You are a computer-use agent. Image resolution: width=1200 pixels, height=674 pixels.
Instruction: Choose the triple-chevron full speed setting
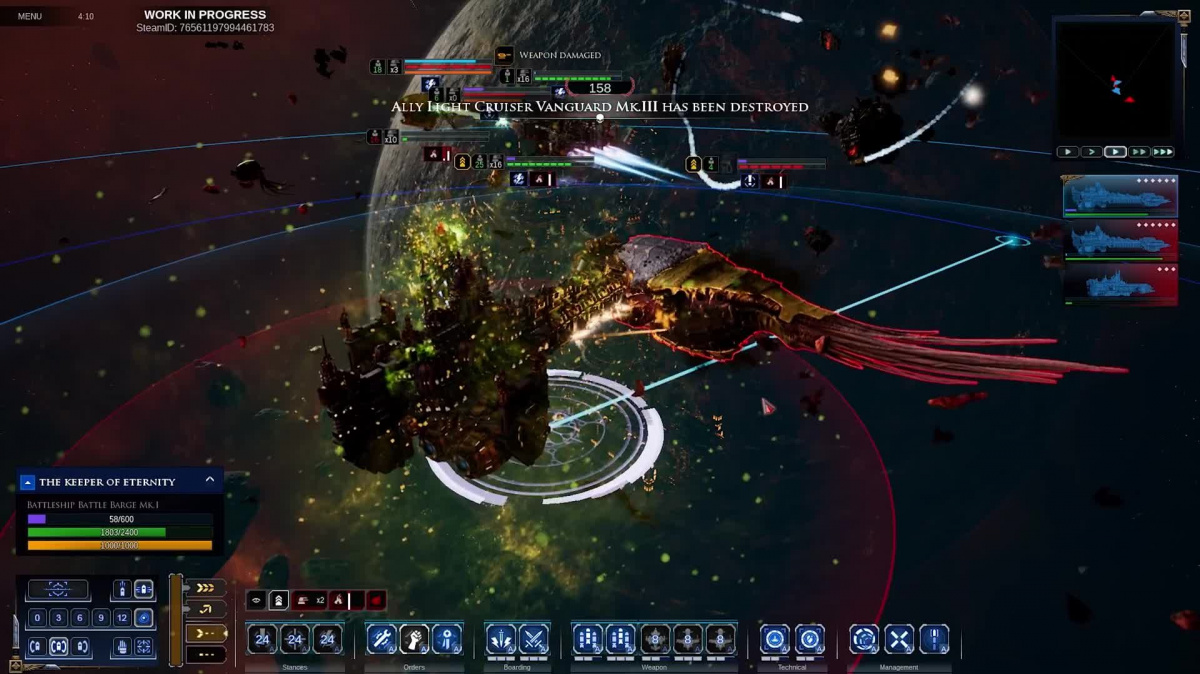click(x=206, y=588)
